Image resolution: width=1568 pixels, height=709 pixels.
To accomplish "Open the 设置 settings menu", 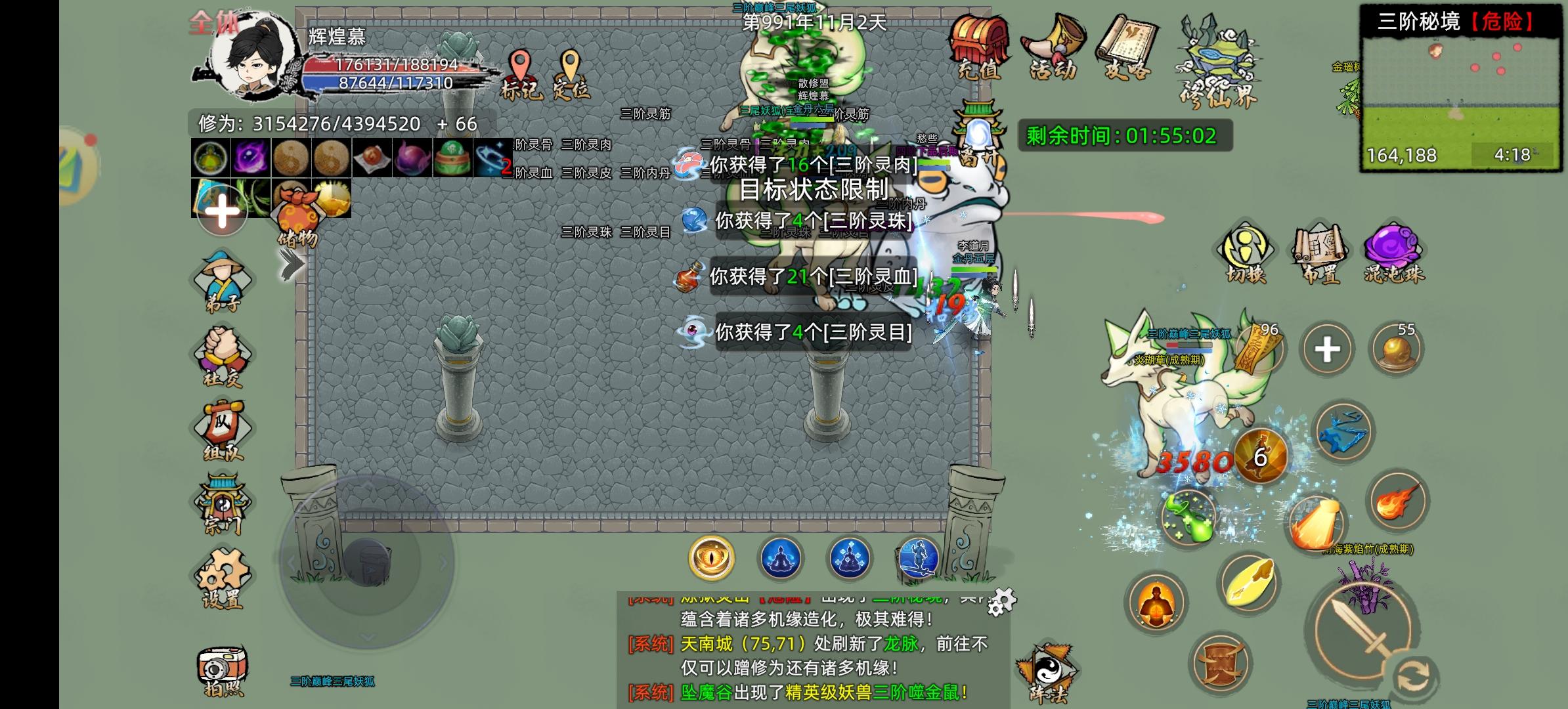I will click(x=221, y=576).
